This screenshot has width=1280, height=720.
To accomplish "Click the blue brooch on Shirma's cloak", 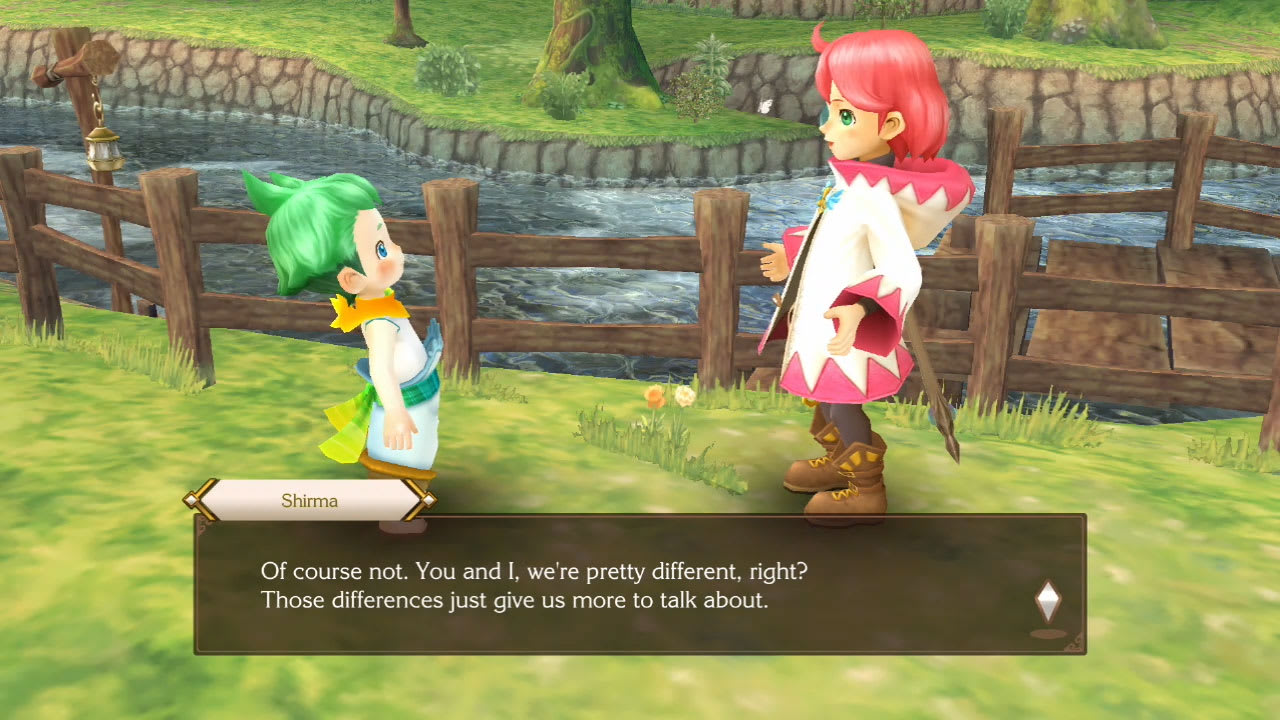I will point(827,199).
